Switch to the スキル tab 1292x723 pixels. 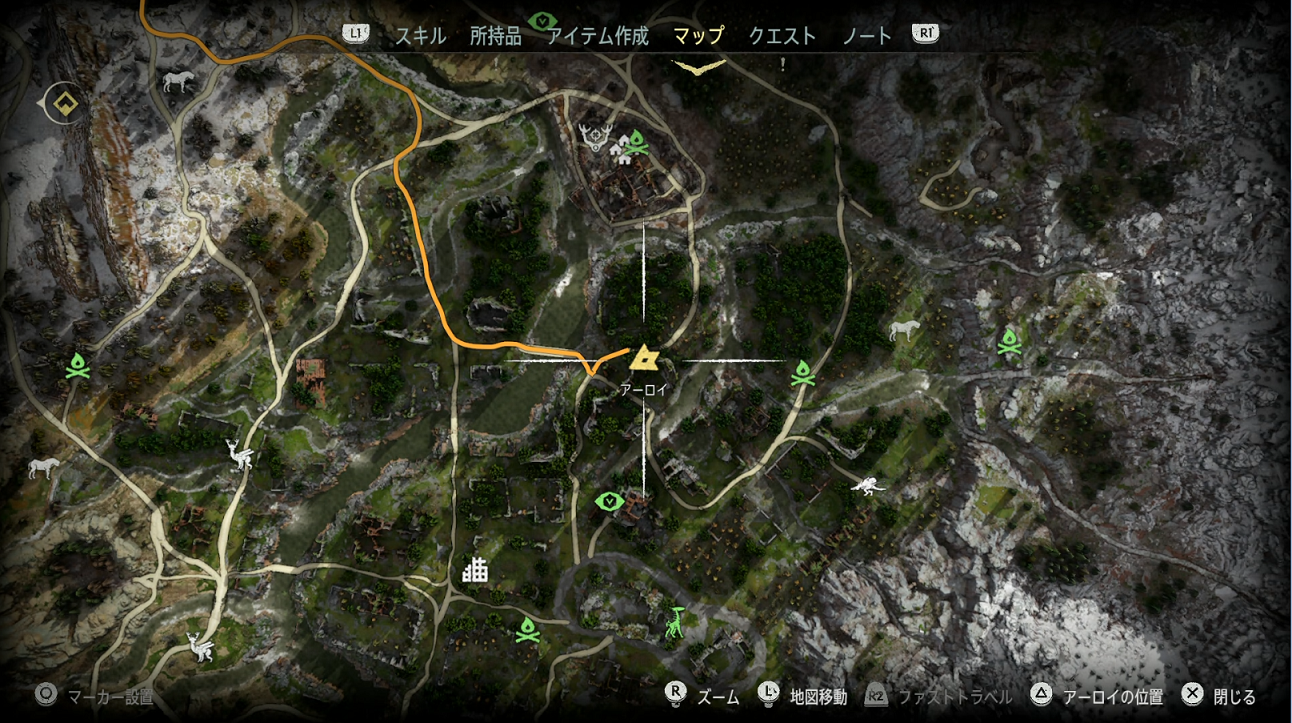click(420, 36)
